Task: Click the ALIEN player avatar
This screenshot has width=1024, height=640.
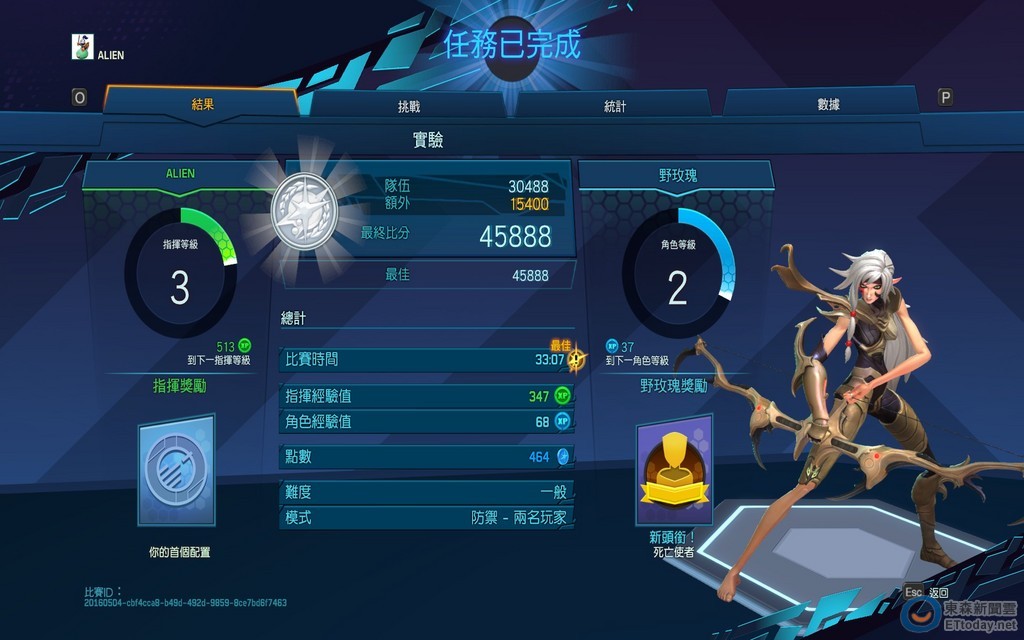Action: tap(83, 48)
